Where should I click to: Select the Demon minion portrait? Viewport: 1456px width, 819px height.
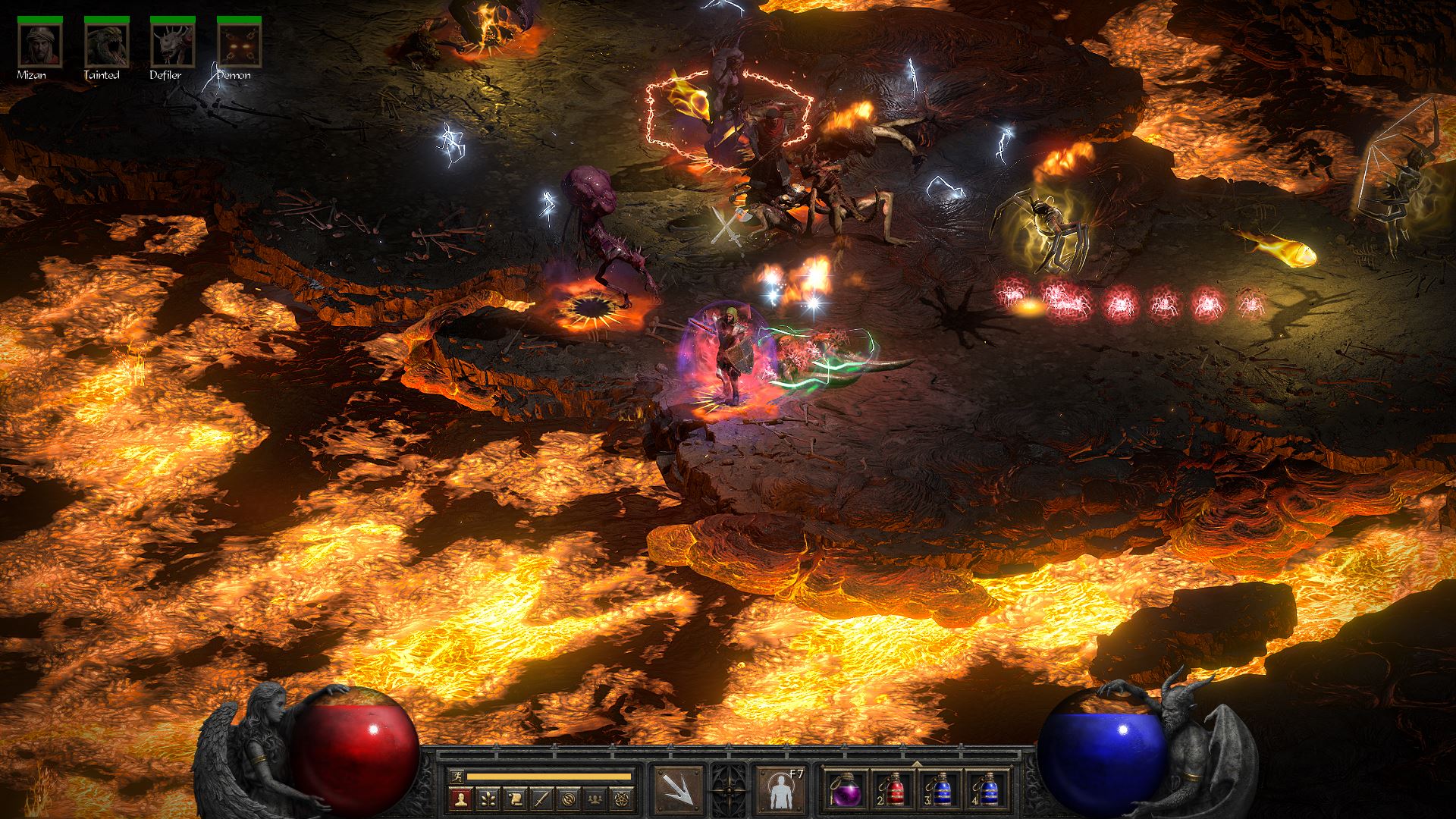pyautogui.click(x=240, y=45)
